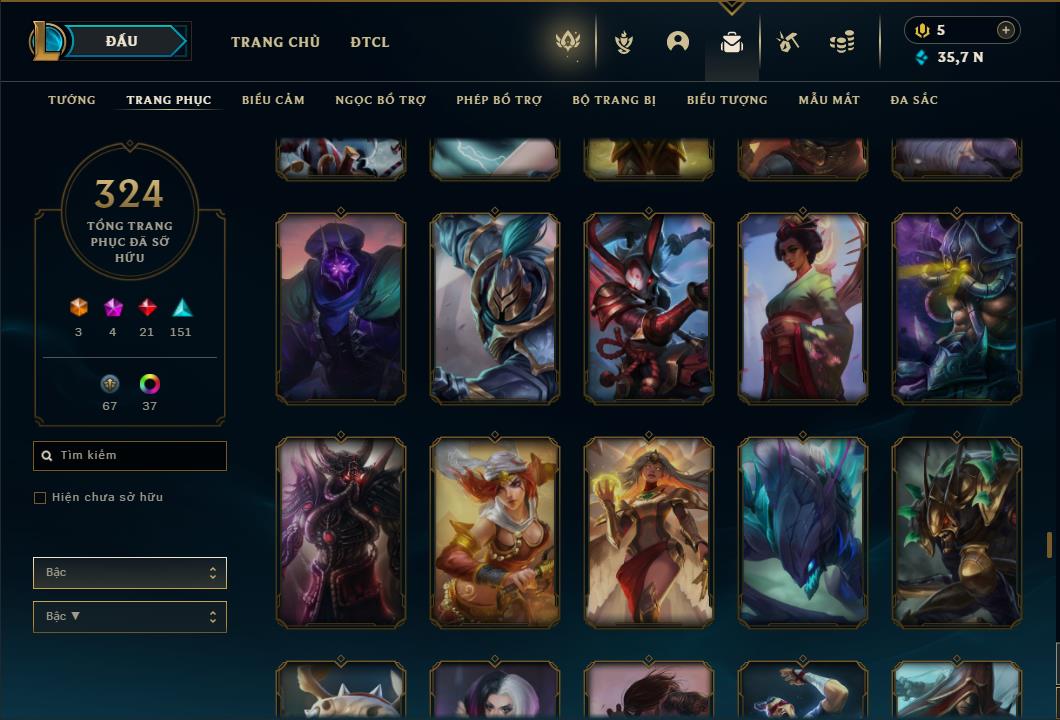Viewport: 1060px width, 720px height.
Task: Open the NGỌC BỔ TRỢ tab
Action: [380, 100]
